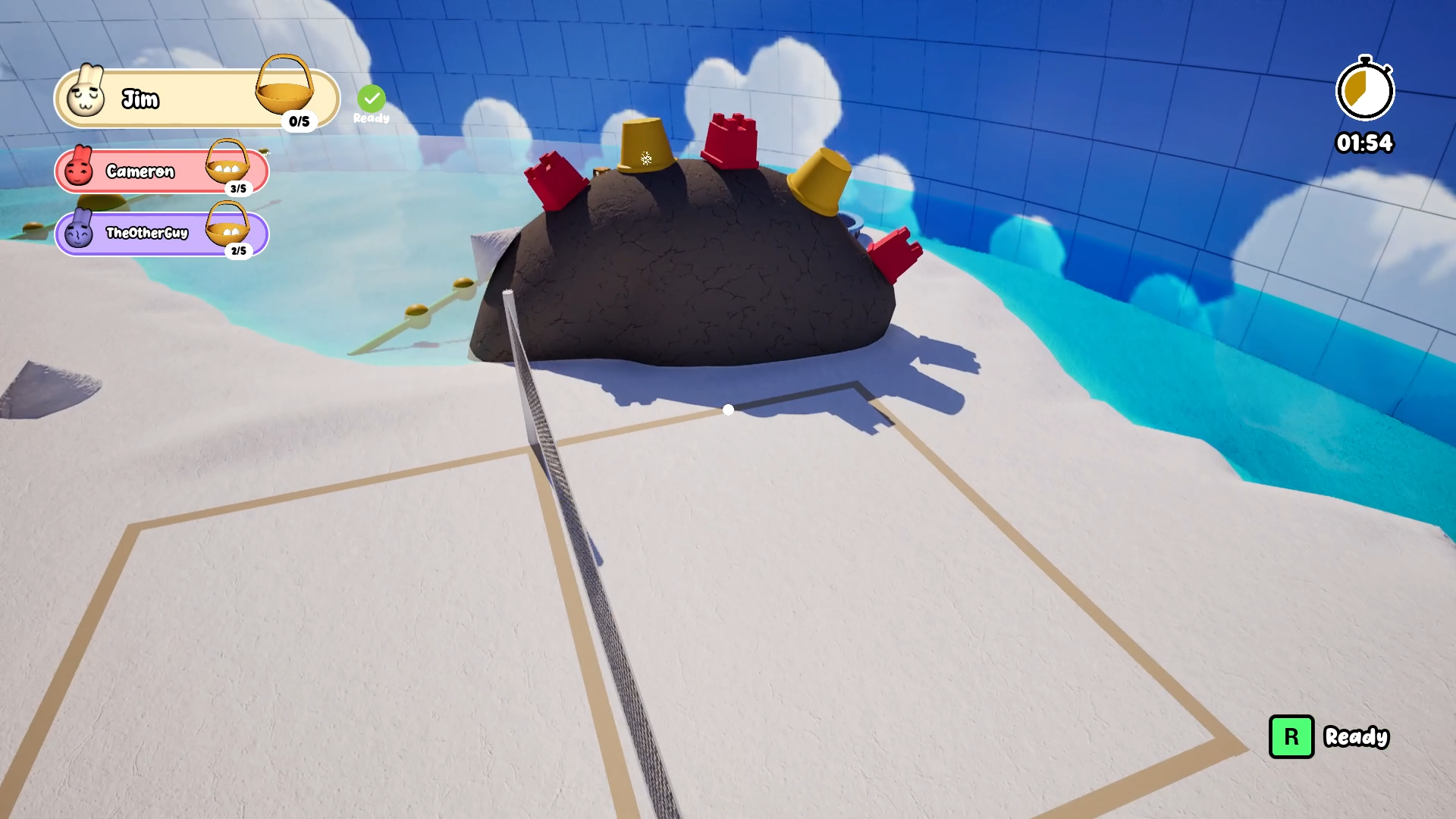The height and width of the screenshot is (819, 1456).
Task: Toggle Jim's green Ready checkmark
Action: pos(371,97)
